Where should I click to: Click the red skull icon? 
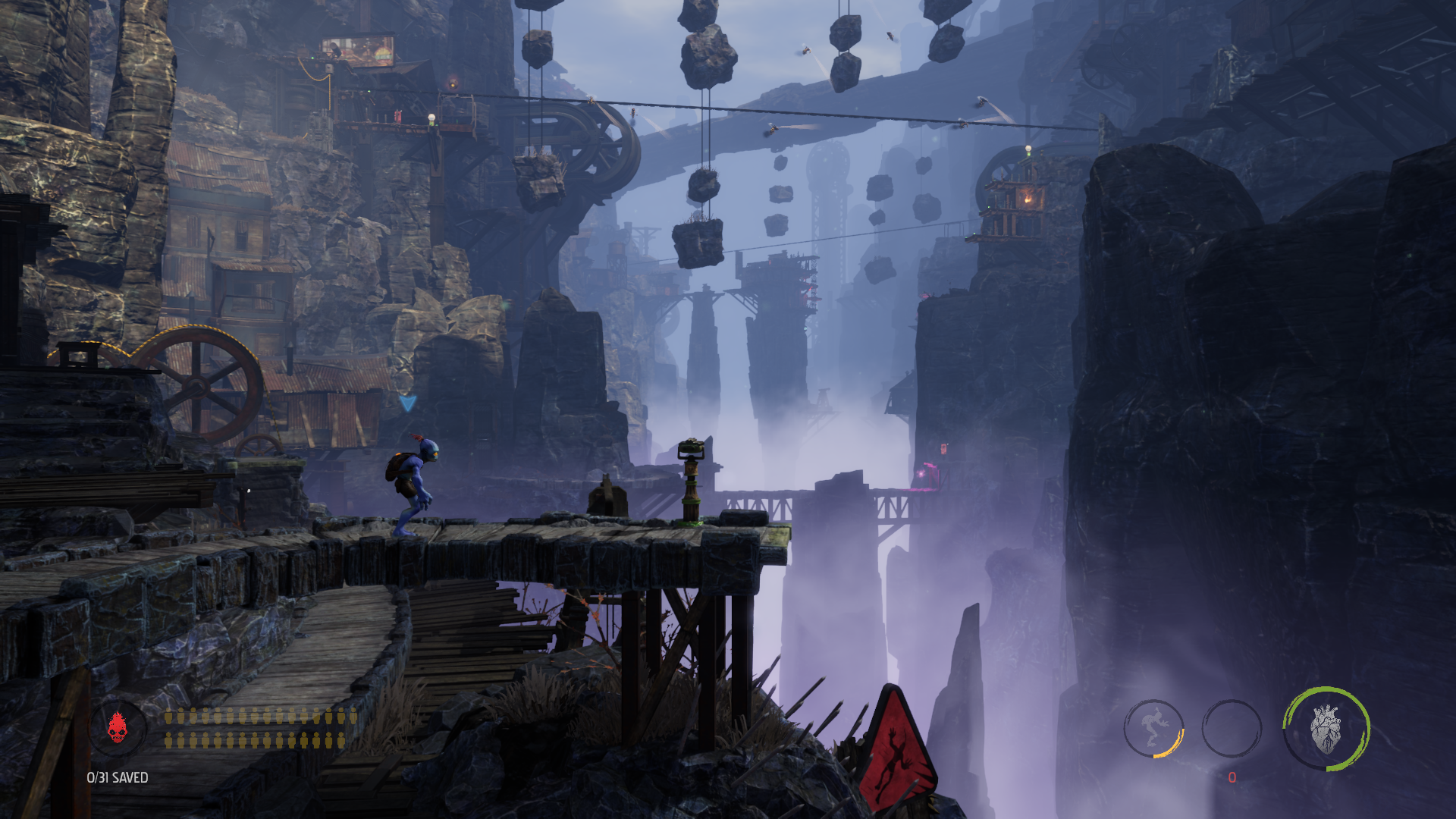coord(117,728)
